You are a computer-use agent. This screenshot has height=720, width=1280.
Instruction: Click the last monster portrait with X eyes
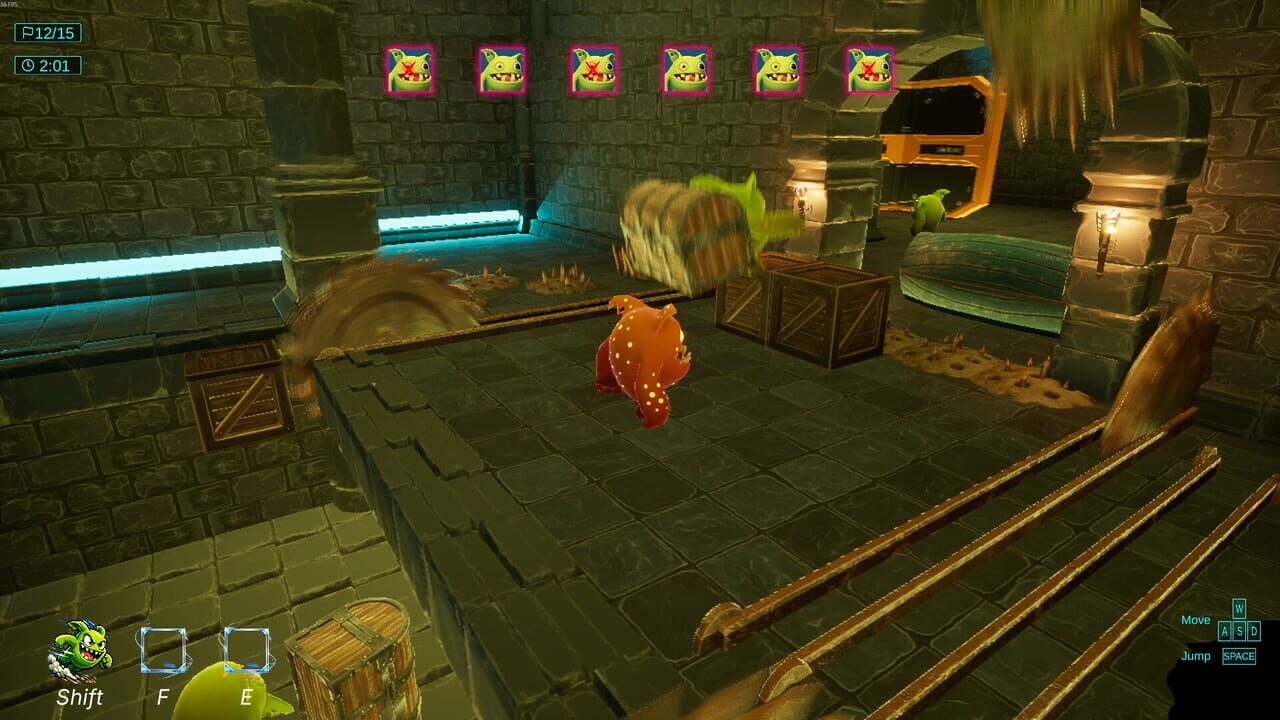click(x=868, y=68)
